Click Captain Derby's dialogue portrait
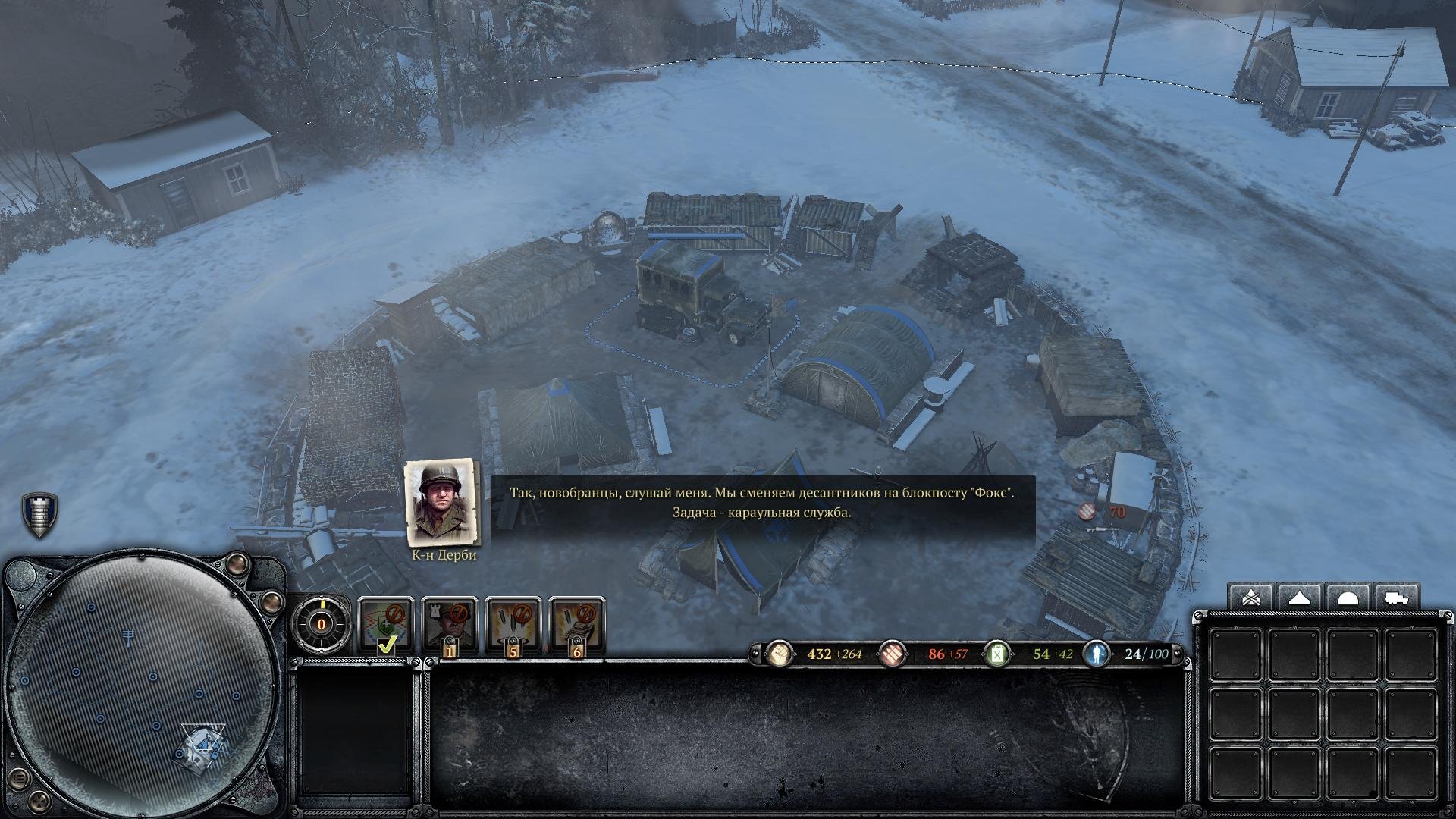1456x819 pixels. [443, 502]
